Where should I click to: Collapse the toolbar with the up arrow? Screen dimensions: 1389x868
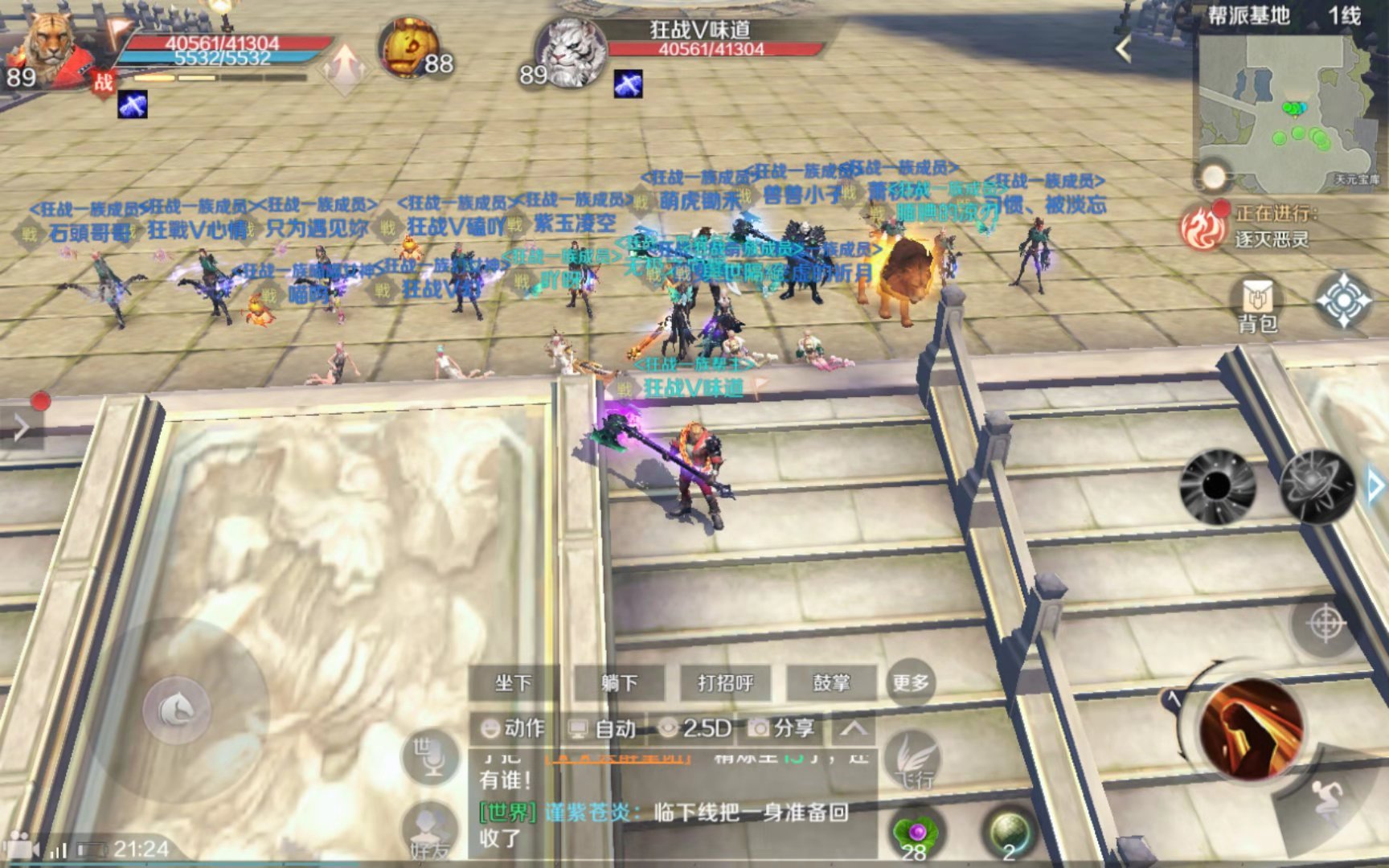tap(854, 728)
